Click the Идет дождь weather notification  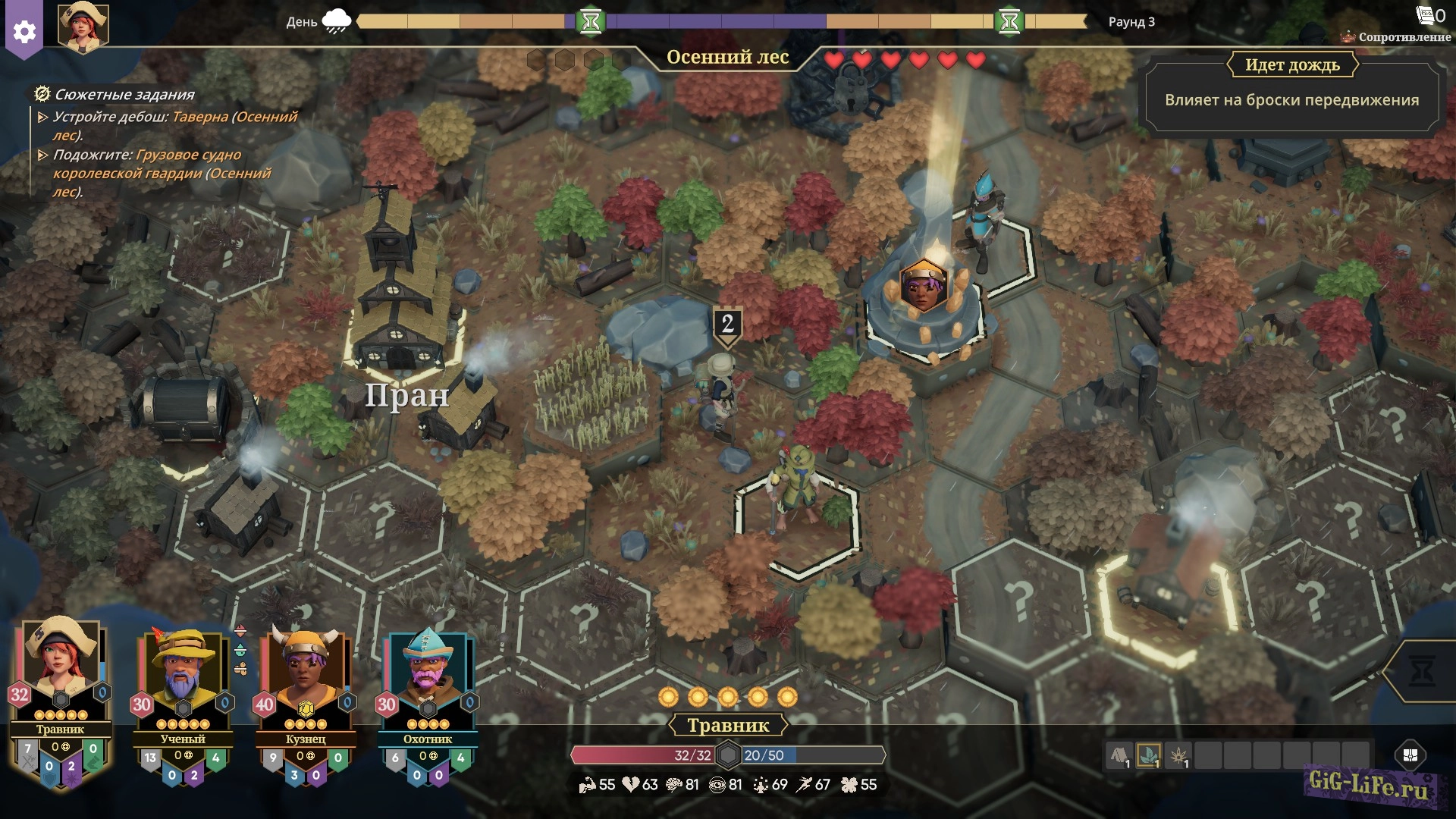click(1291, 91)
